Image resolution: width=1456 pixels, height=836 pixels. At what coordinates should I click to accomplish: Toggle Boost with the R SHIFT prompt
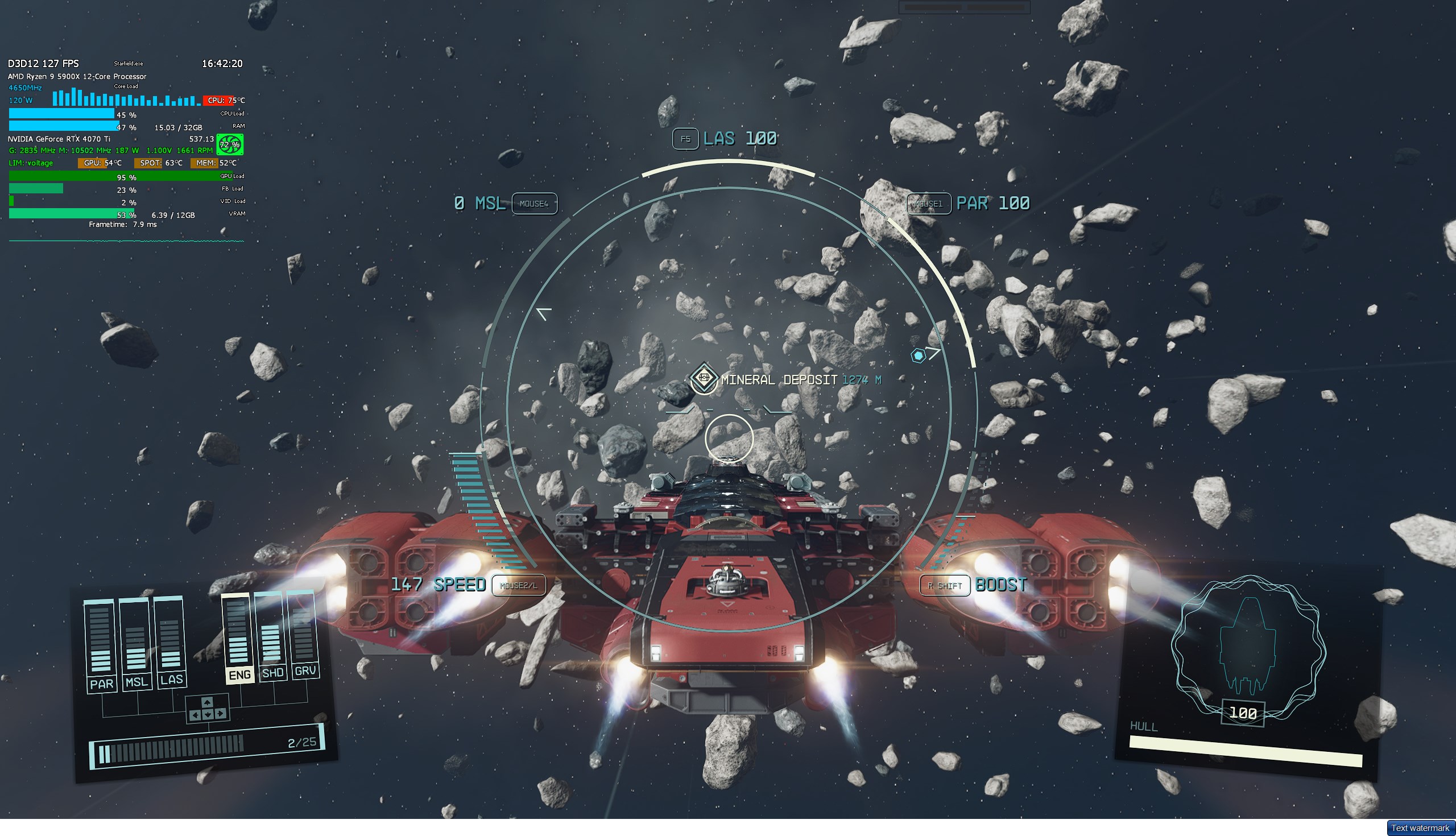tap(945, 585)
